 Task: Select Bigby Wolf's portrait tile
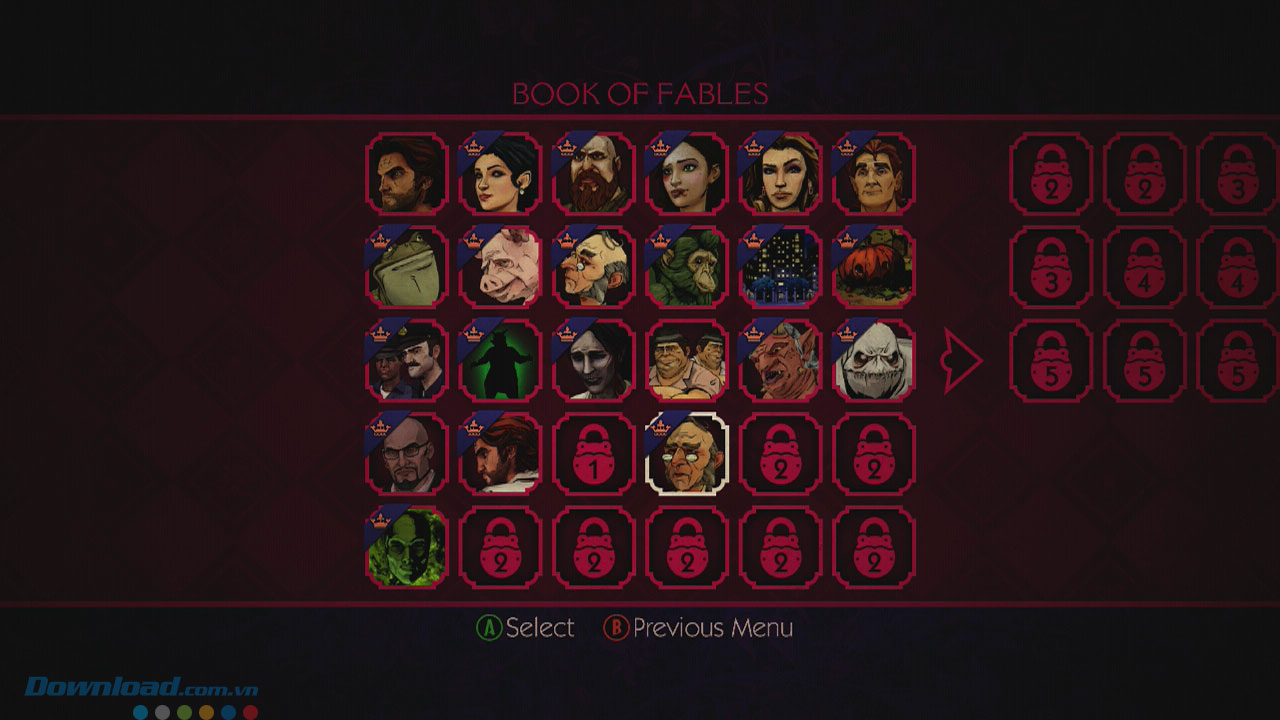[x=406, y=174]
